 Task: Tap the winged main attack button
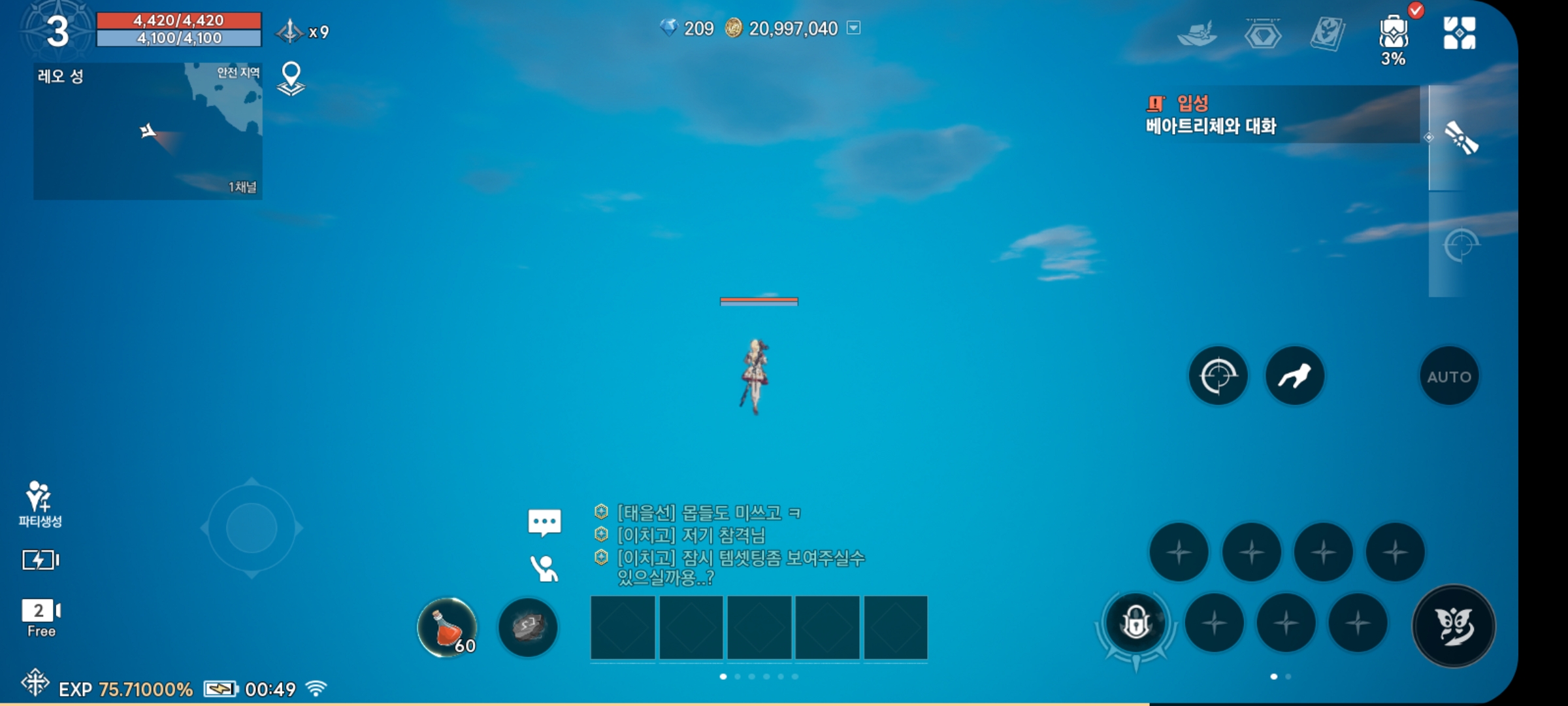[x=1454, y=626]
